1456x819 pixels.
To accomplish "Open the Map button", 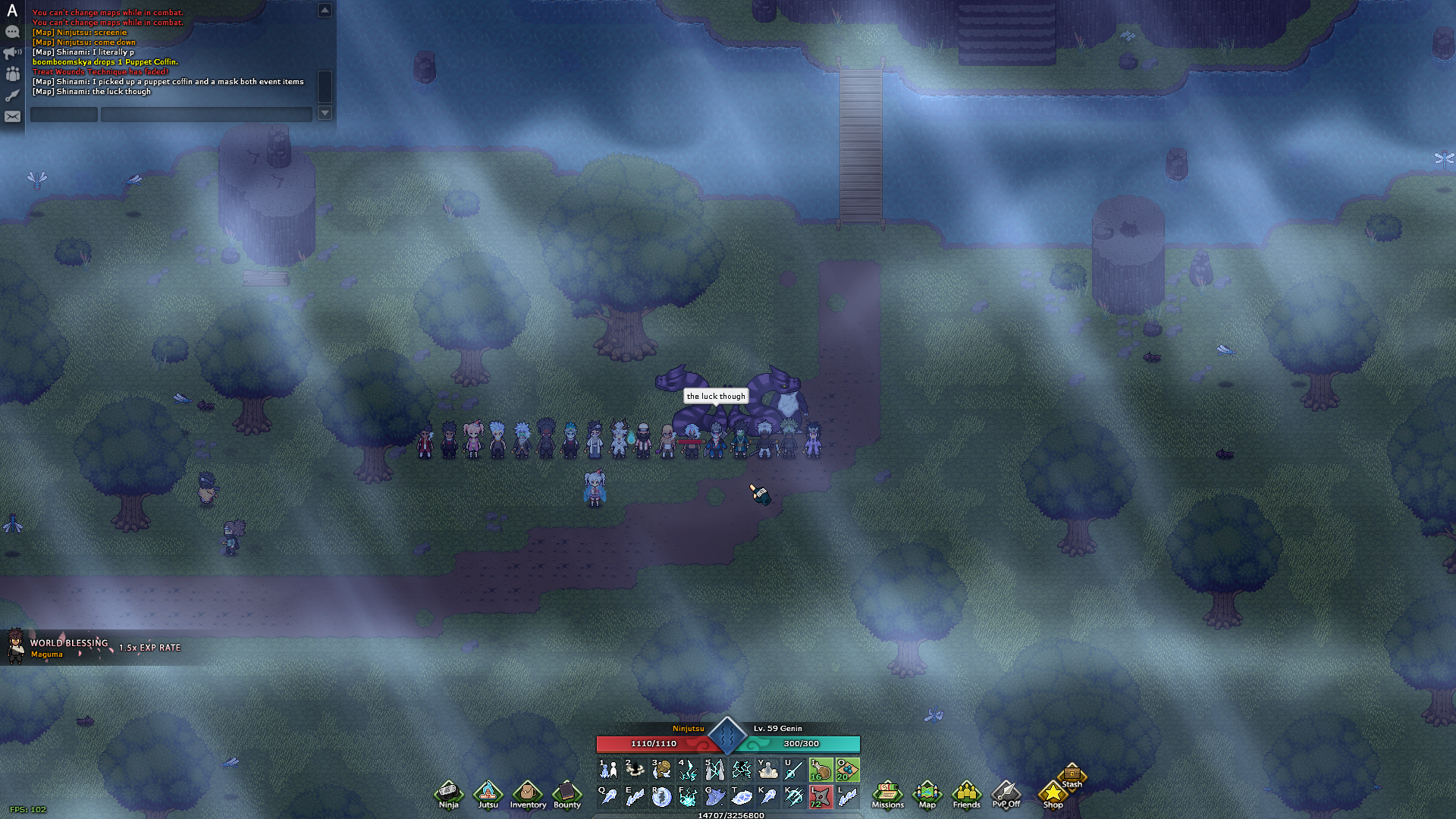I will (927, 794).
